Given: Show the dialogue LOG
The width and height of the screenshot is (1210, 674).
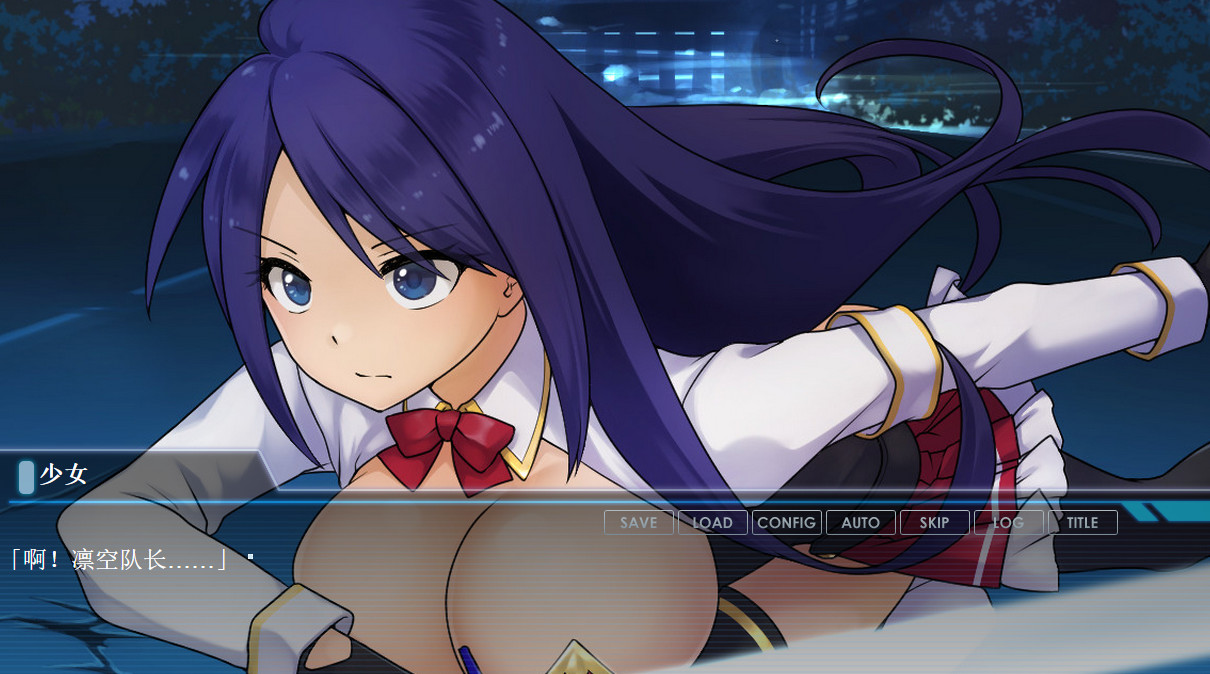Looking at the screenshot, I should tap(1008, 523).
